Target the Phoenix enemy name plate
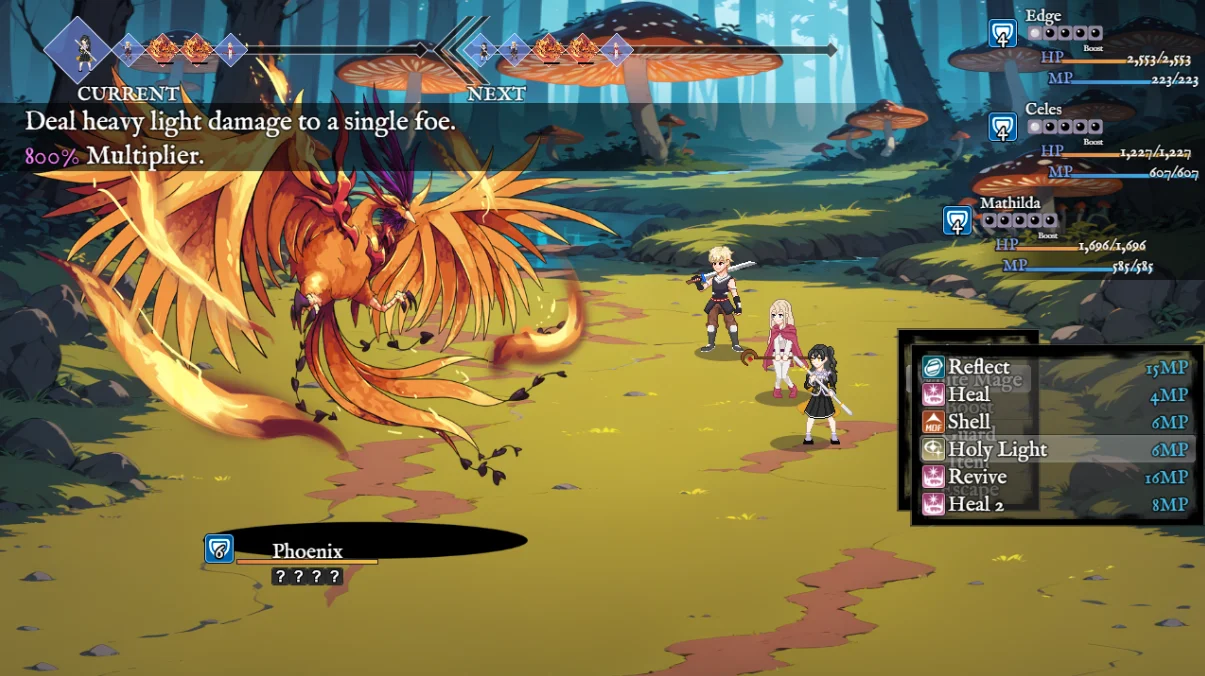 pyautogui.click(x=307, y=551)
